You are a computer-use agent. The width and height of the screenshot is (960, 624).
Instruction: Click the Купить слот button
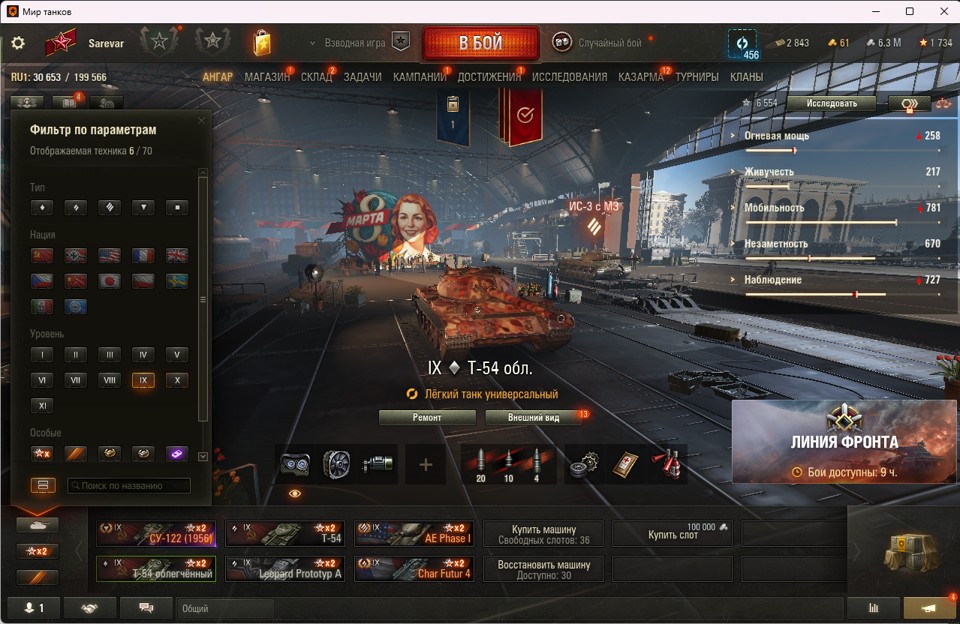[672, 534]
